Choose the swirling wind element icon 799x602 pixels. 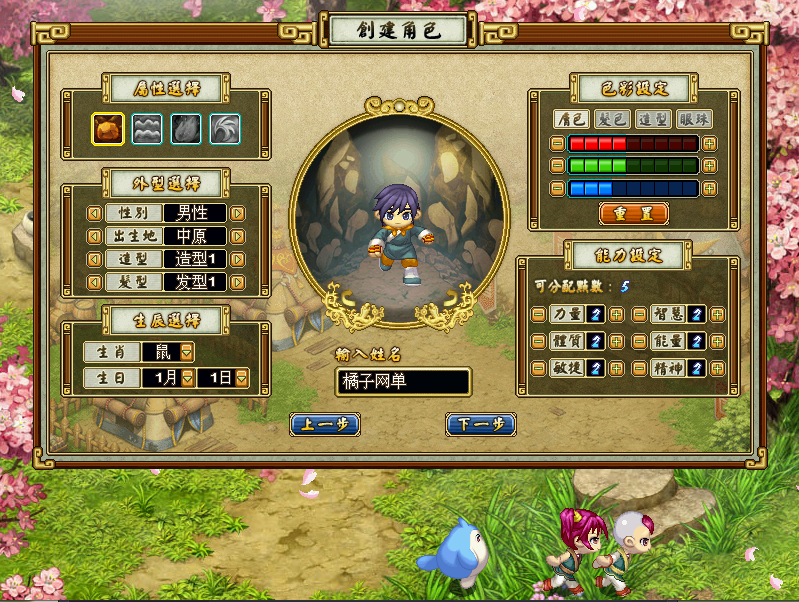224,128
